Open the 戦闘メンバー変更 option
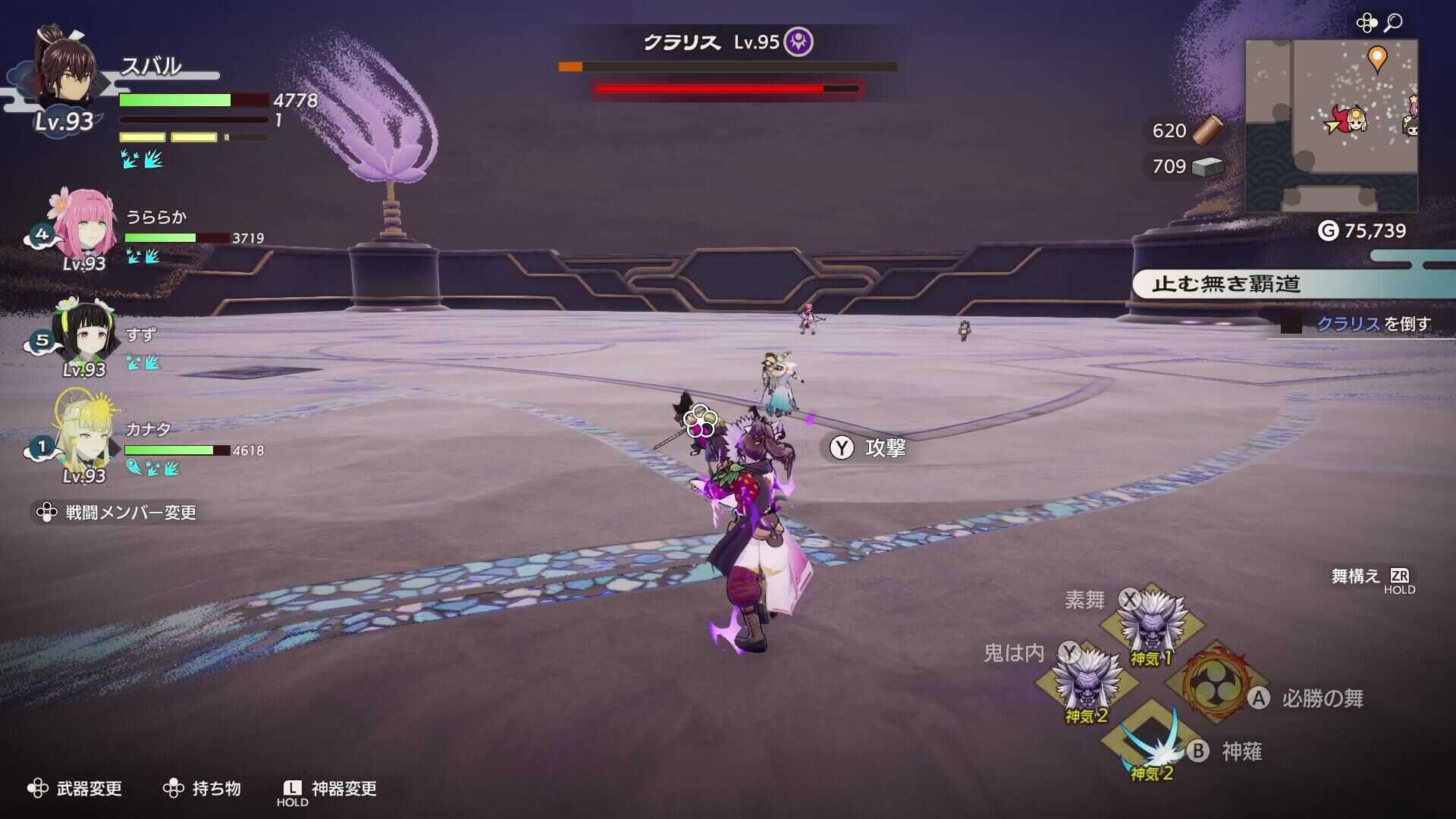This screenshot has height=819, width=1456. 118,513
